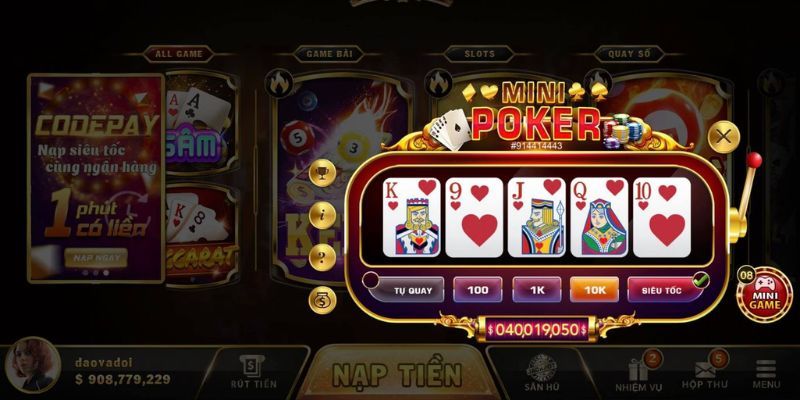This screenshot has height=400, width=800.
Task: Click Nạp Ngay on Codepay banner
Action: coord(95,256)
